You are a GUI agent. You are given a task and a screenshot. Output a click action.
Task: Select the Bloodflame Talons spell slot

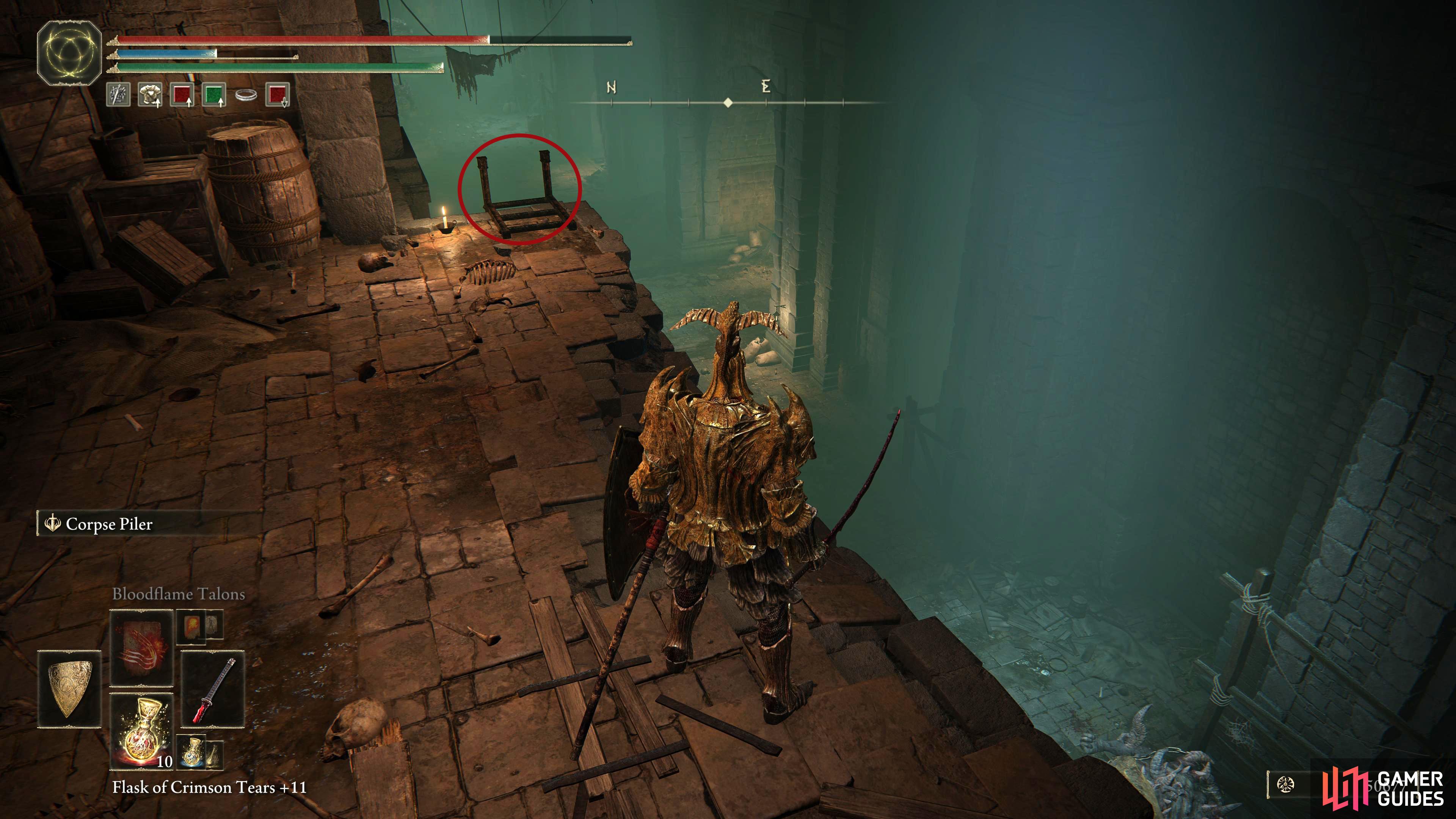(141, 647)
